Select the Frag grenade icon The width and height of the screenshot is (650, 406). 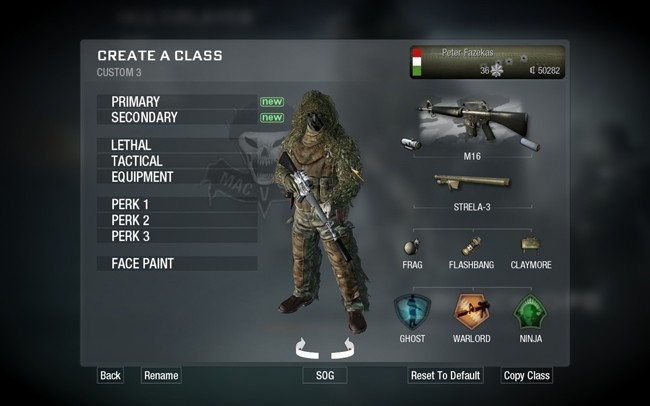(x=412, y=246)
